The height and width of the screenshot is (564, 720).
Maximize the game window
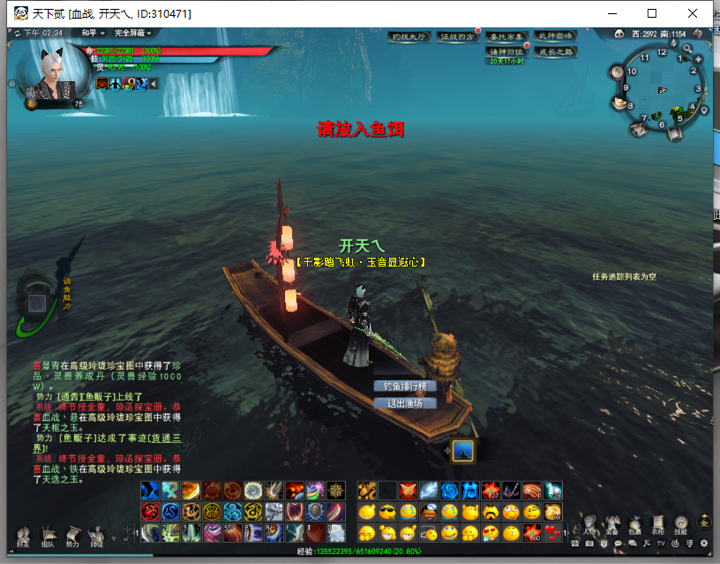click(x=652, y=13)
